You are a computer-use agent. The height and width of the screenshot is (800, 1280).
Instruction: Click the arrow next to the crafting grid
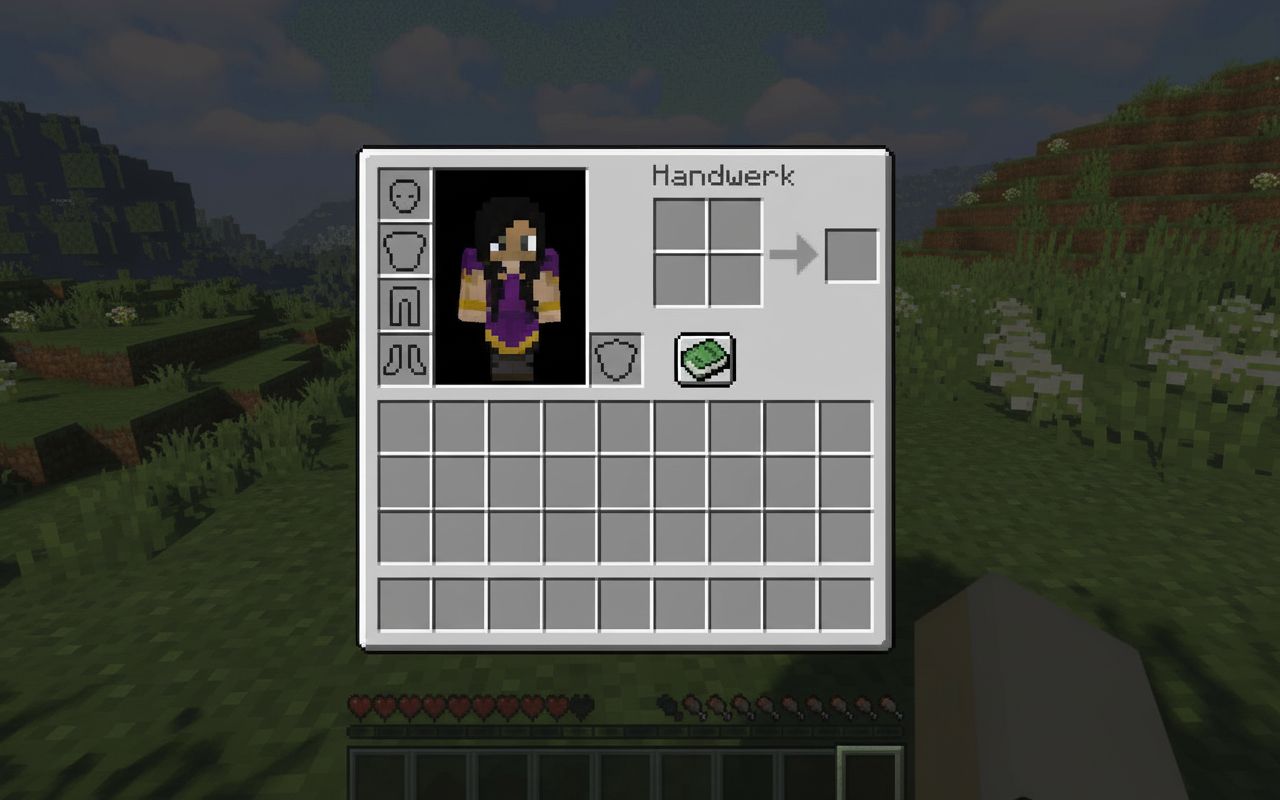796,252
